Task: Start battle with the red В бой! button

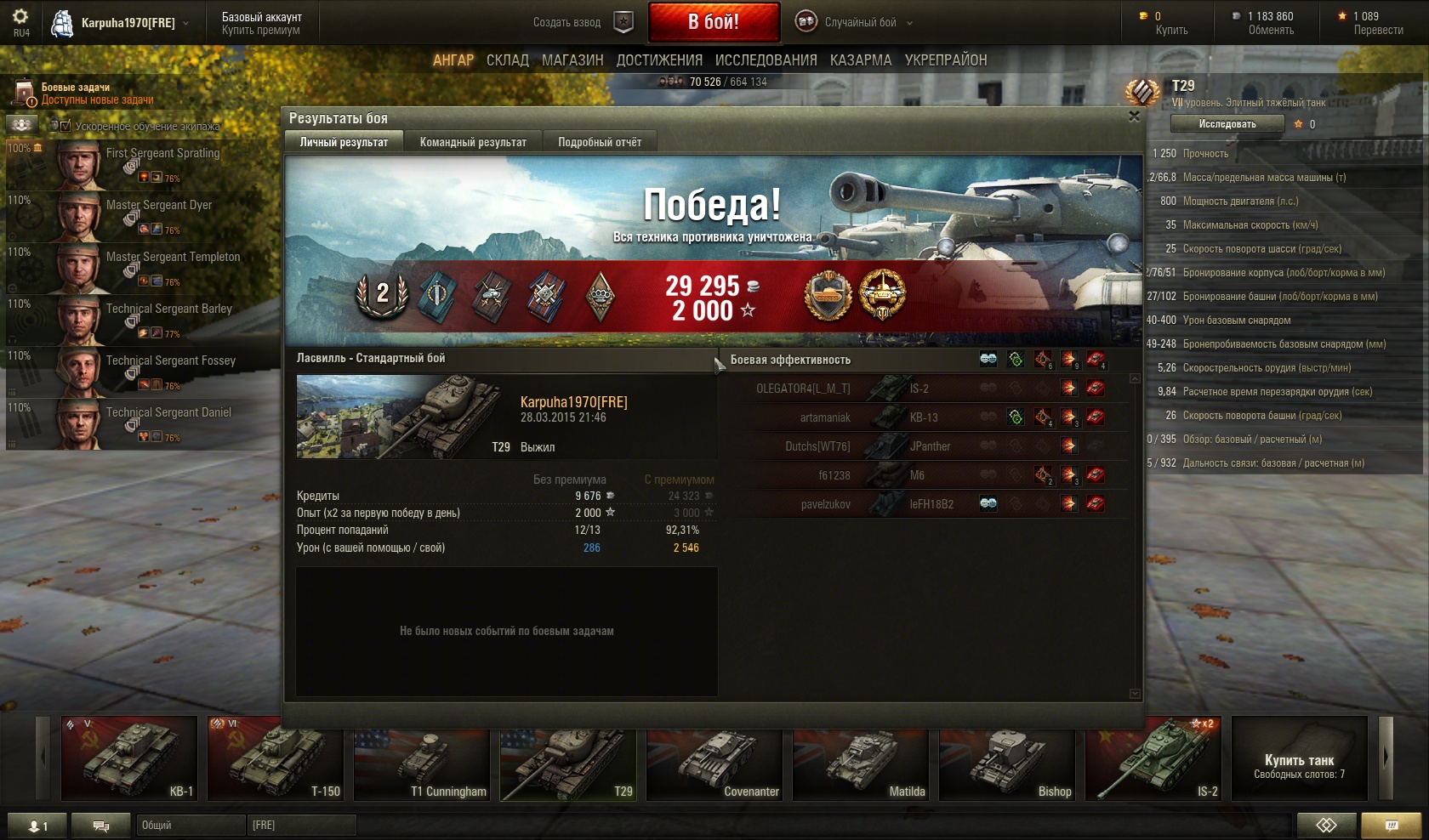Action: [x=714, y=22]
